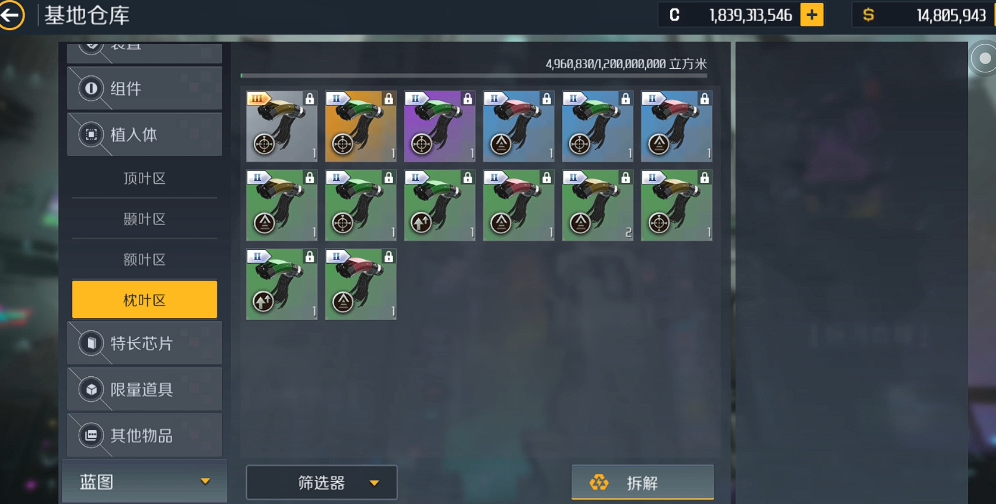Open the 筛选器 filter dropdown
The image size is (996, 504).
pyautogui.click(x=321, y=483)
